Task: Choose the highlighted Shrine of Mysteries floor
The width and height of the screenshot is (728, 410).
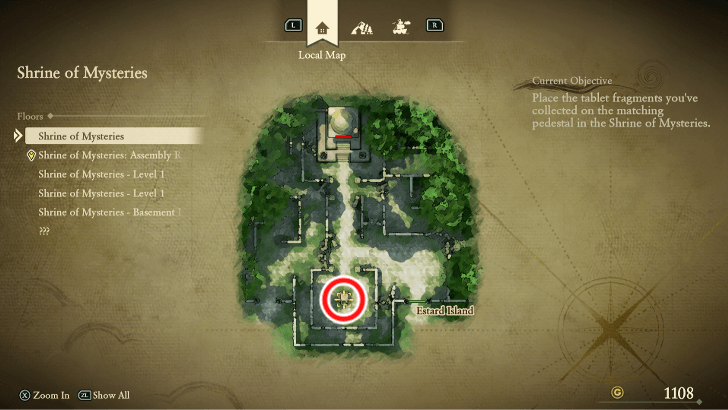Action: (x=110, y=136)
